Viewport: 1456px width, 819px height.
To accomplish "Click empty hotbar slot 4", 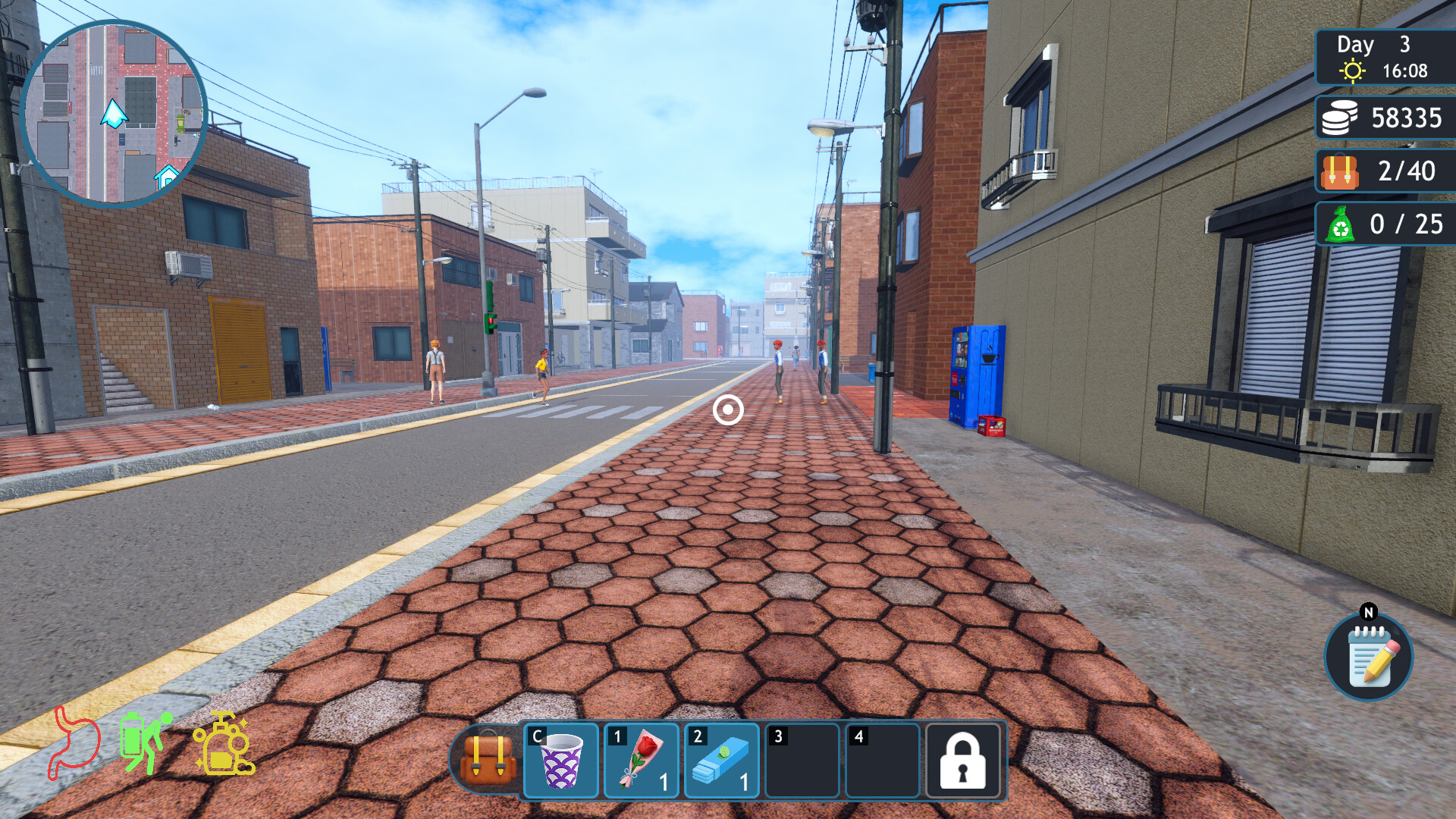I will pyautogui.click(x=882, y=761).
